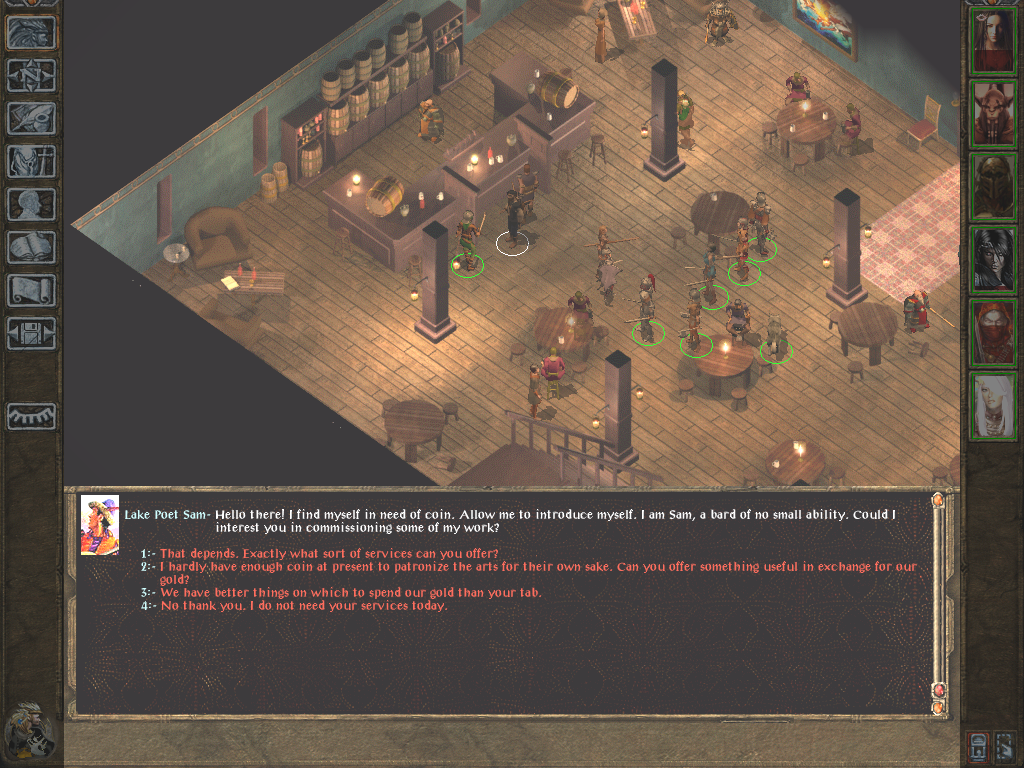Select the dark-haired pale face portrait
This screenshot has height=768, width=1024.
[x=993, y=260]
